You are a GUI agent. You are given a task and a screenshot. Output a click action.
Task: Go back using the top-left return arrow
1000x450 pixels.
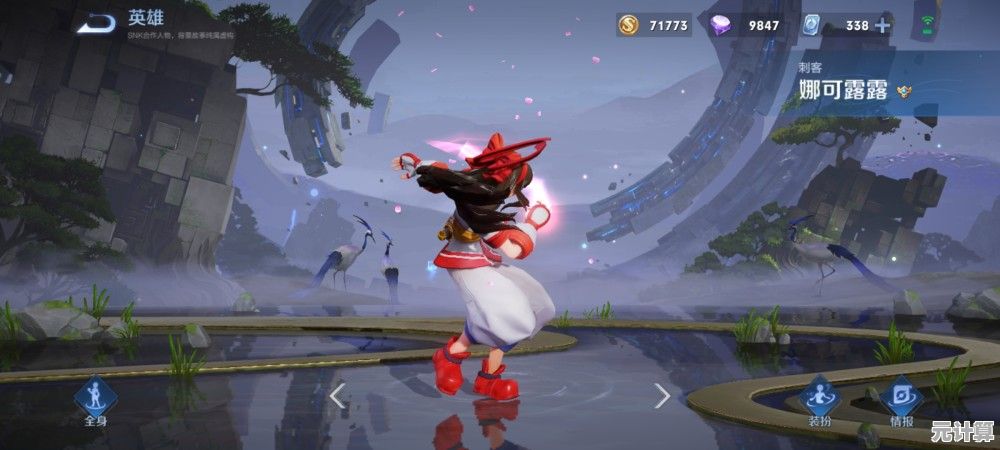(x=97, y=22)
